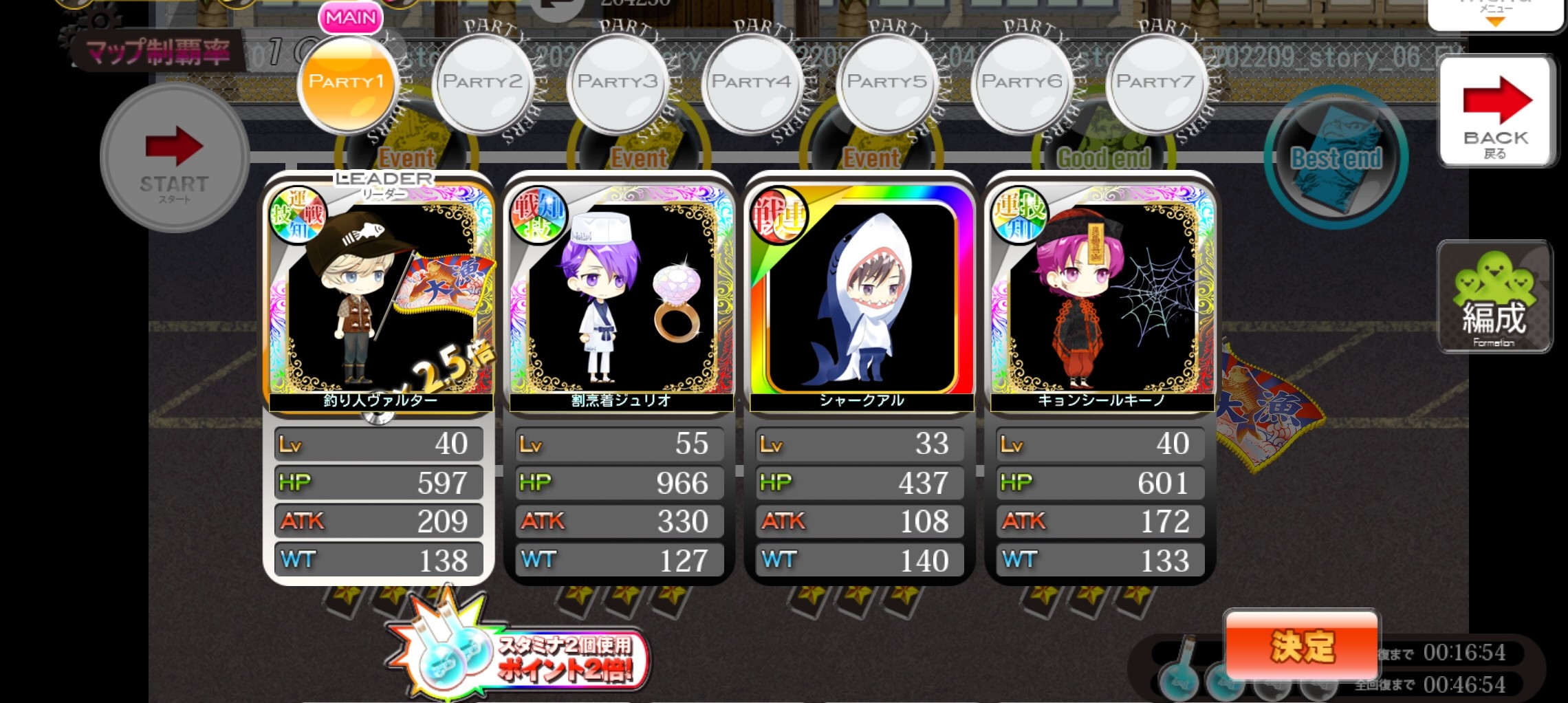Choose the Party4 tab
Viewport: 1568px width, 703px height.
(x=752, y=84)
